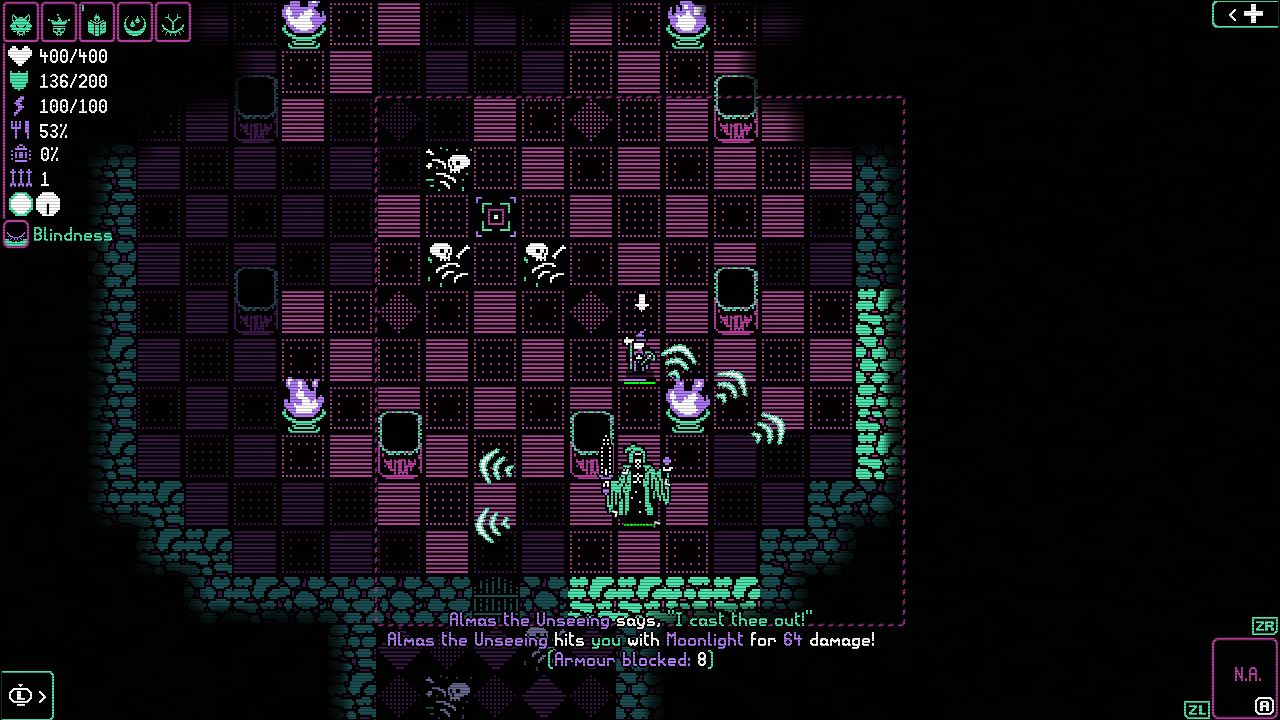Toggle the green orb indicator

pyautogui.click(x=20, y=203)
